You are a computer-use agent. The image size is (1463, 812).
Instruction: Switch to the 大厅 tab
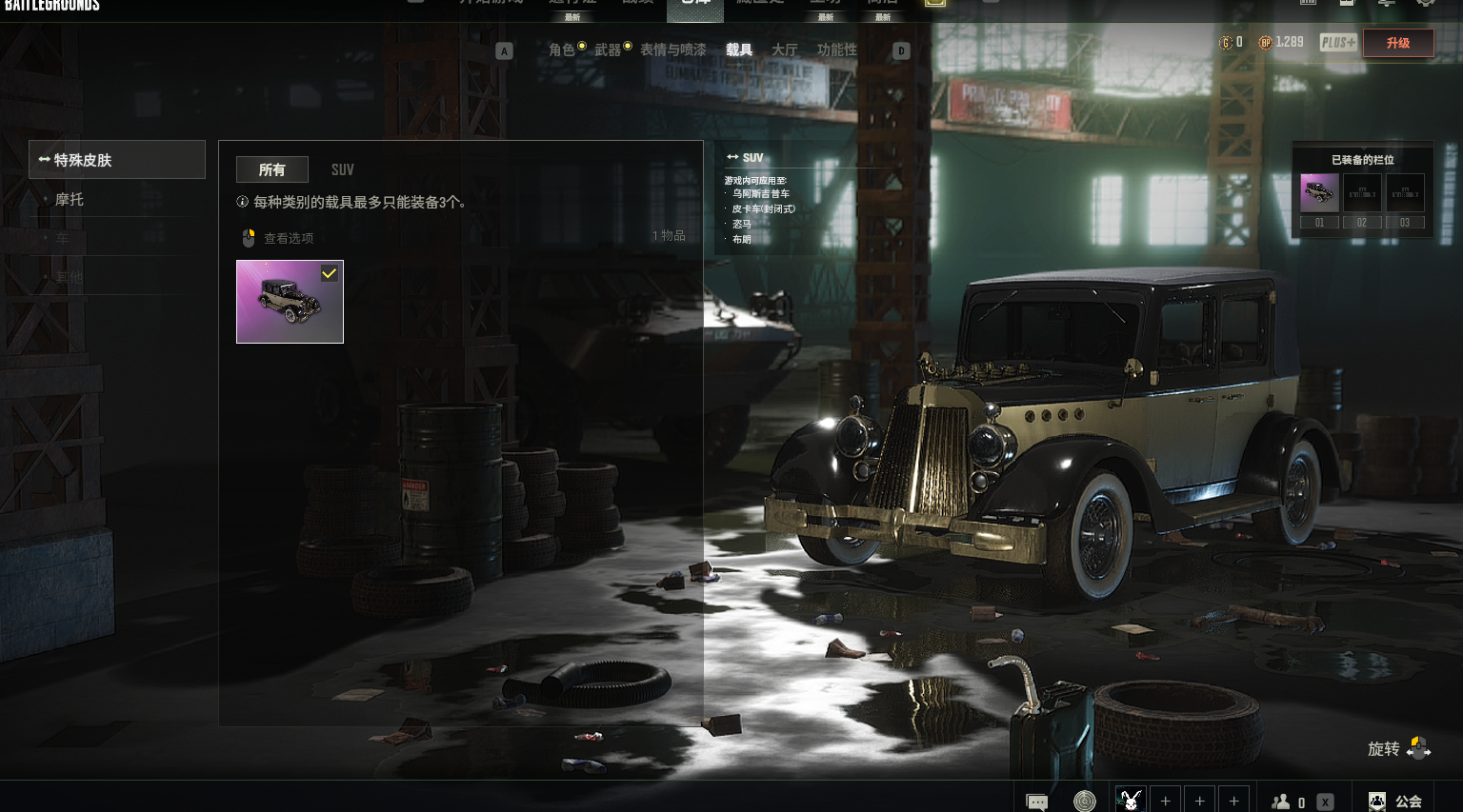tap(785, 50)
